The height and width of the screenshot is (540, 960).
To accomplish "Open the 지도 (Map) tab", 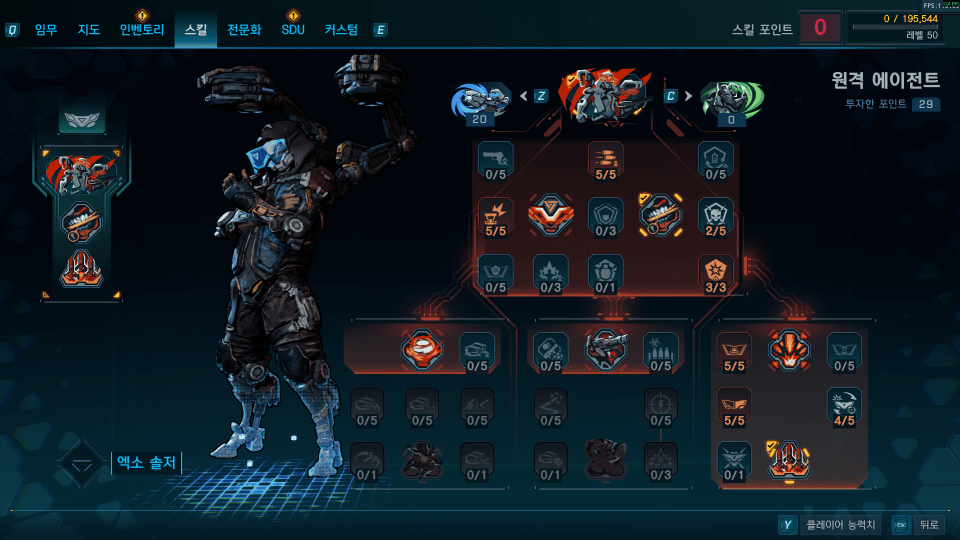I will pyautogui.click(x=89, y=30).
